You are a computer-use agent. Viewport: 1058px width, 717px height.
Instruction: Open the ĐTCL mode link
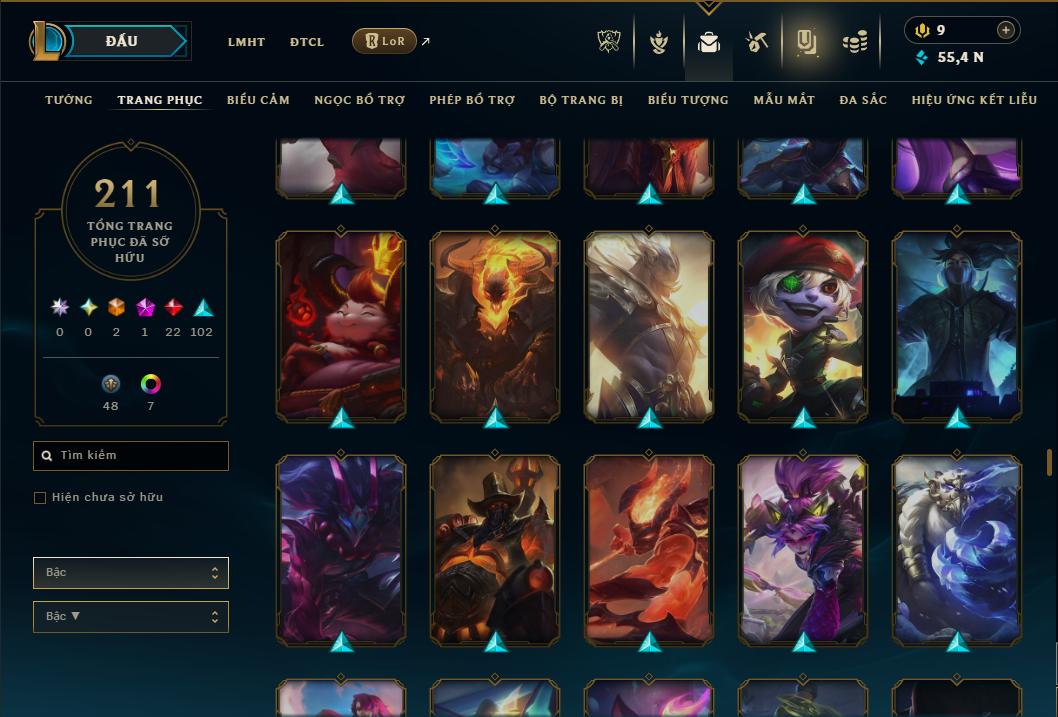coord(307,42)
